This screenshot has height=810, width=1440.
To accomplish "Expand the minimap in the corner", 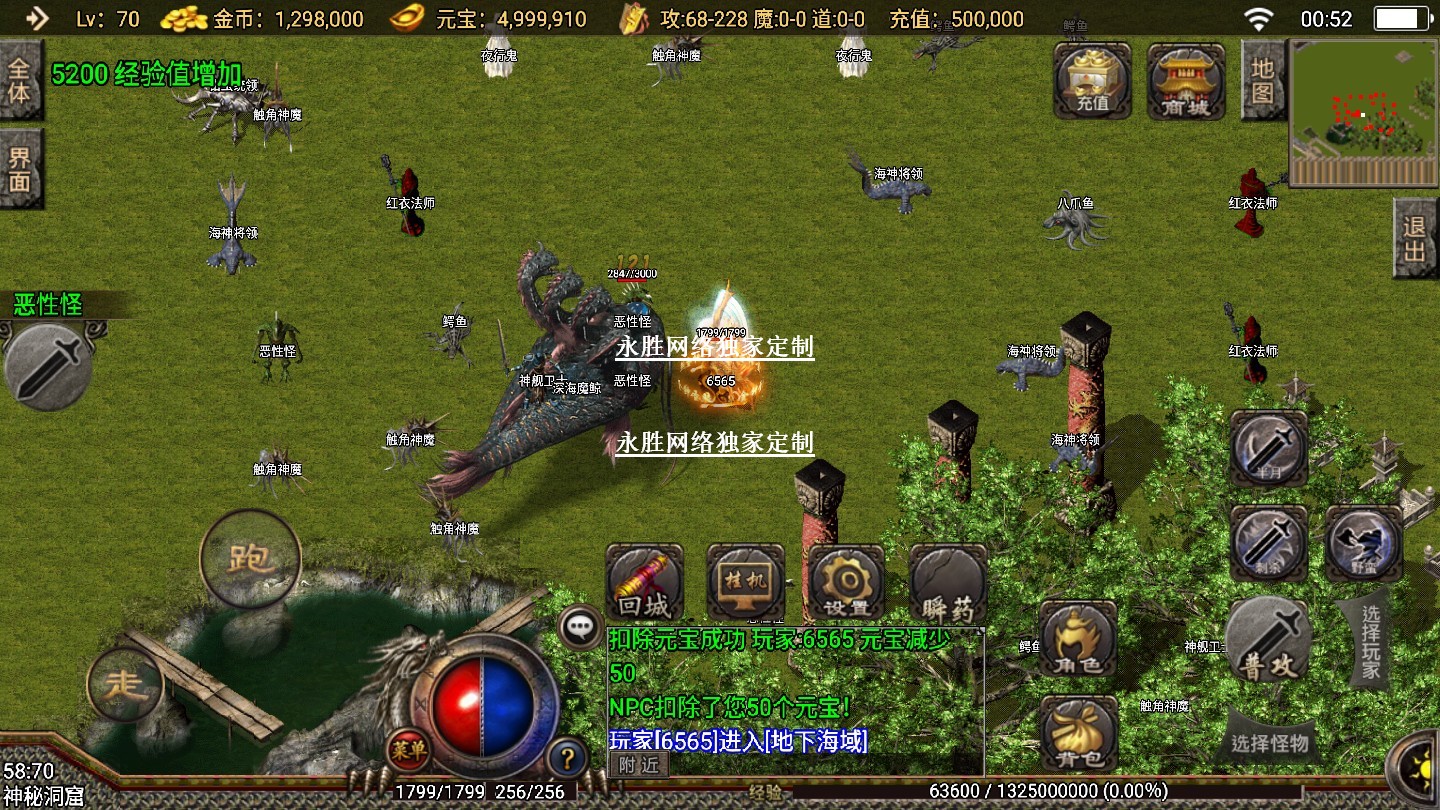I will coord(1363,113).
